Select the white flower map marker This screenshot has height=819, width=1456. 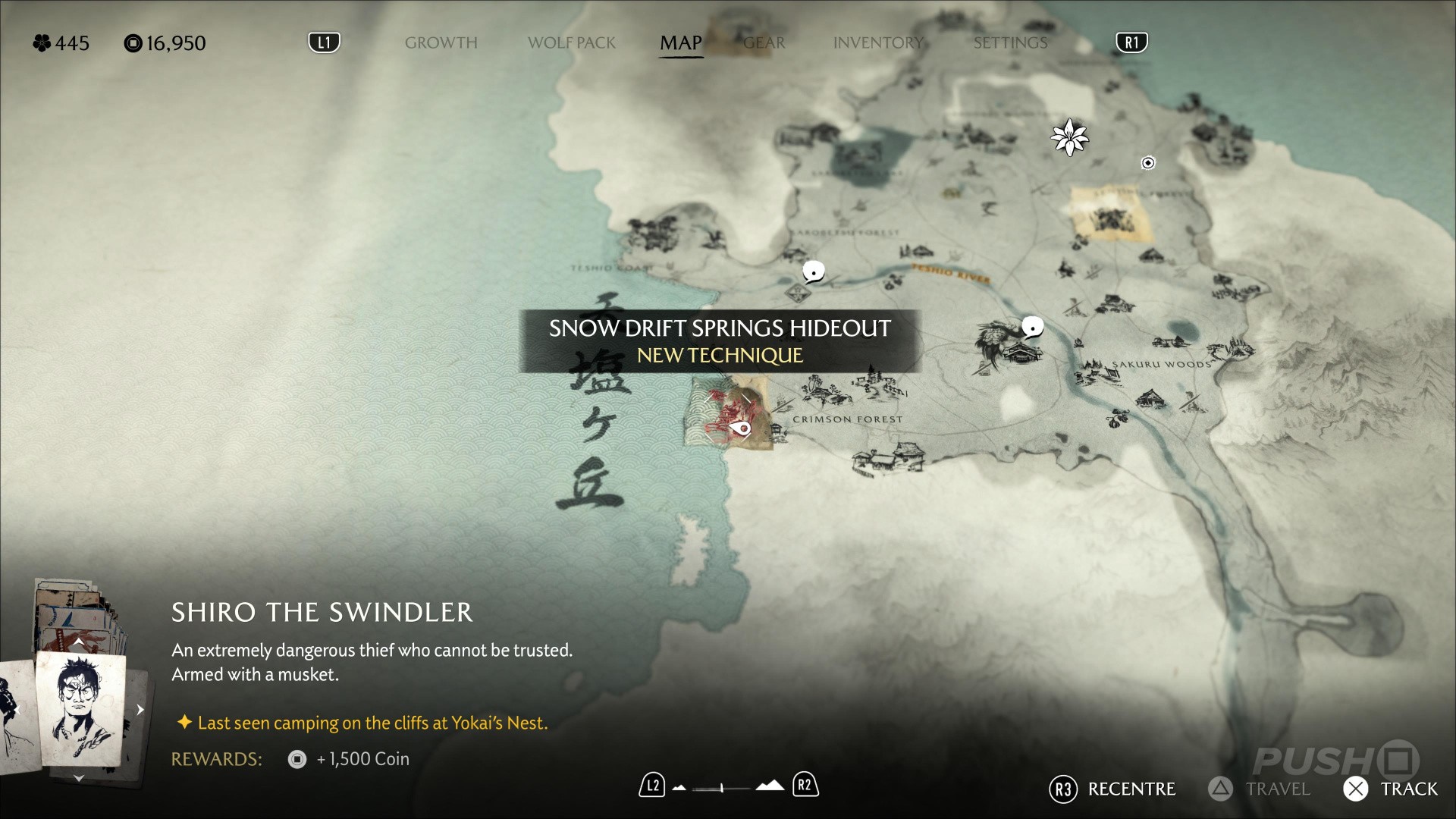click(x=1069, y=137)
